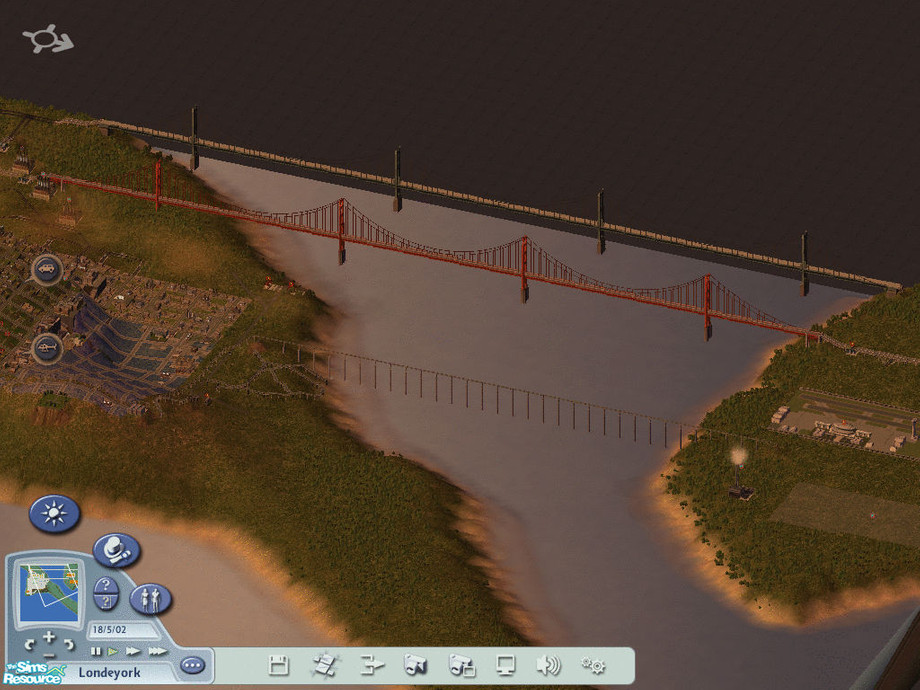Set simulation to double-arrow fast speed
Viewport: 920px width, 690px height.
pos(133,651)
